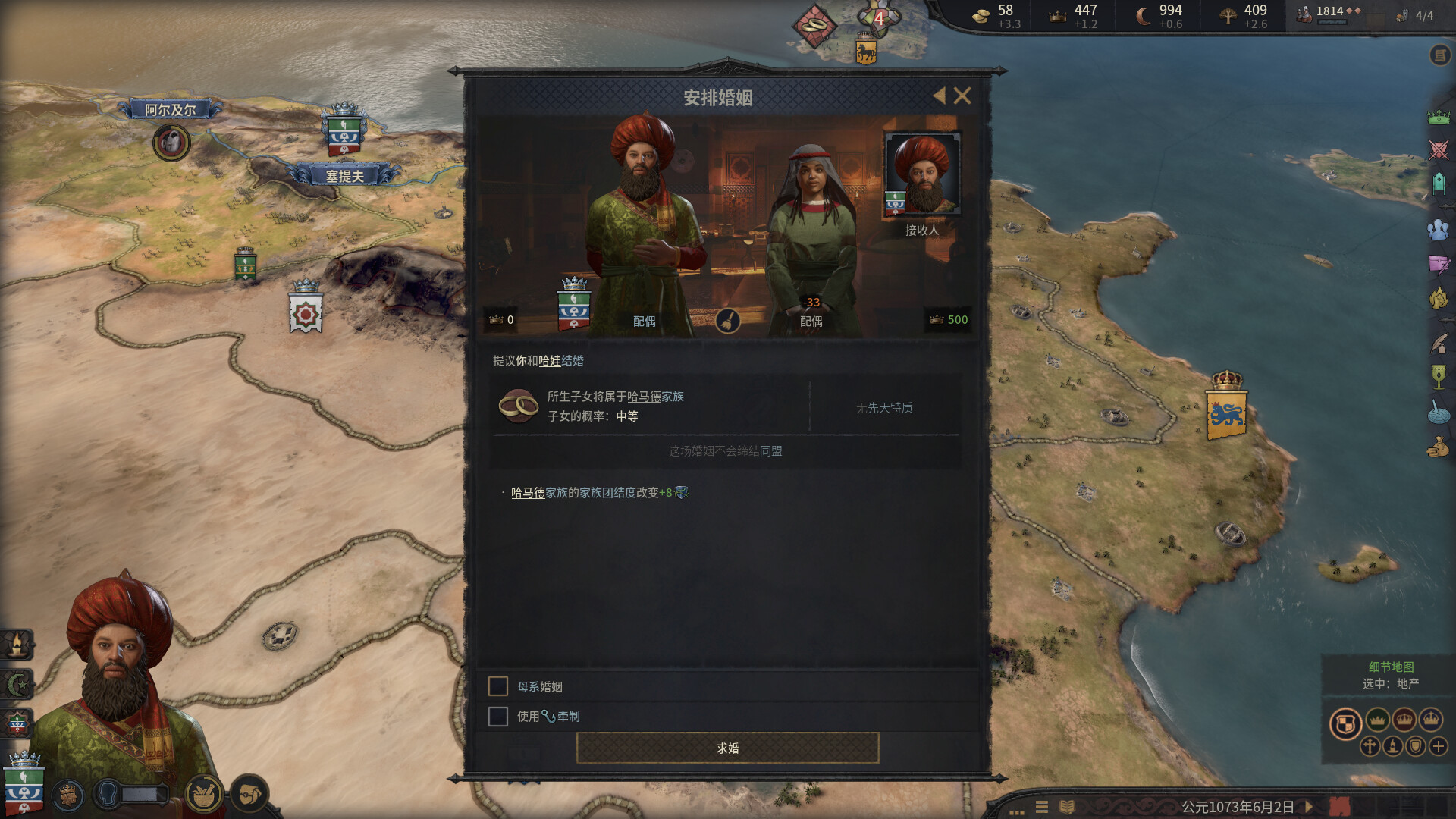Enable the 母系婚姻 checkbox
The width and height of the screenshot is (1456, 819).
point(498,686)
